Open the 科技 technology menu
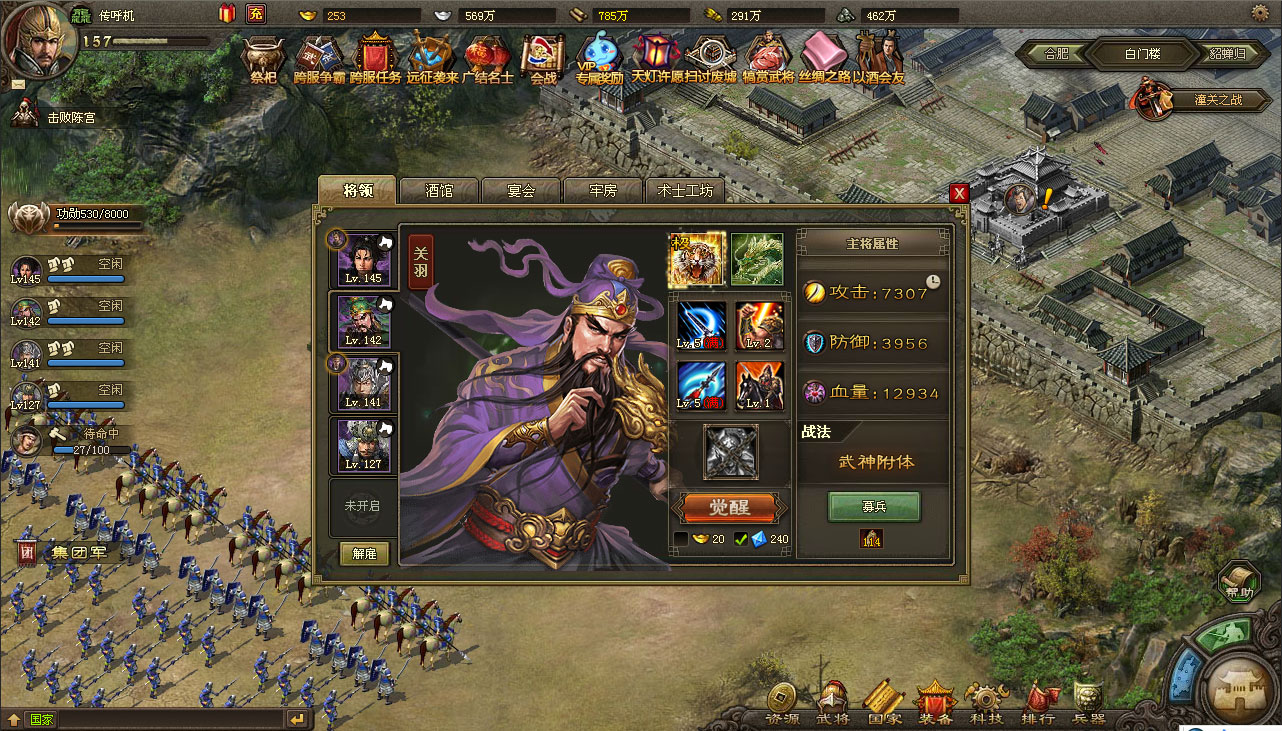Image resolution: width=1282 pixels, height=731 pixels. click(x=986, y=704)
